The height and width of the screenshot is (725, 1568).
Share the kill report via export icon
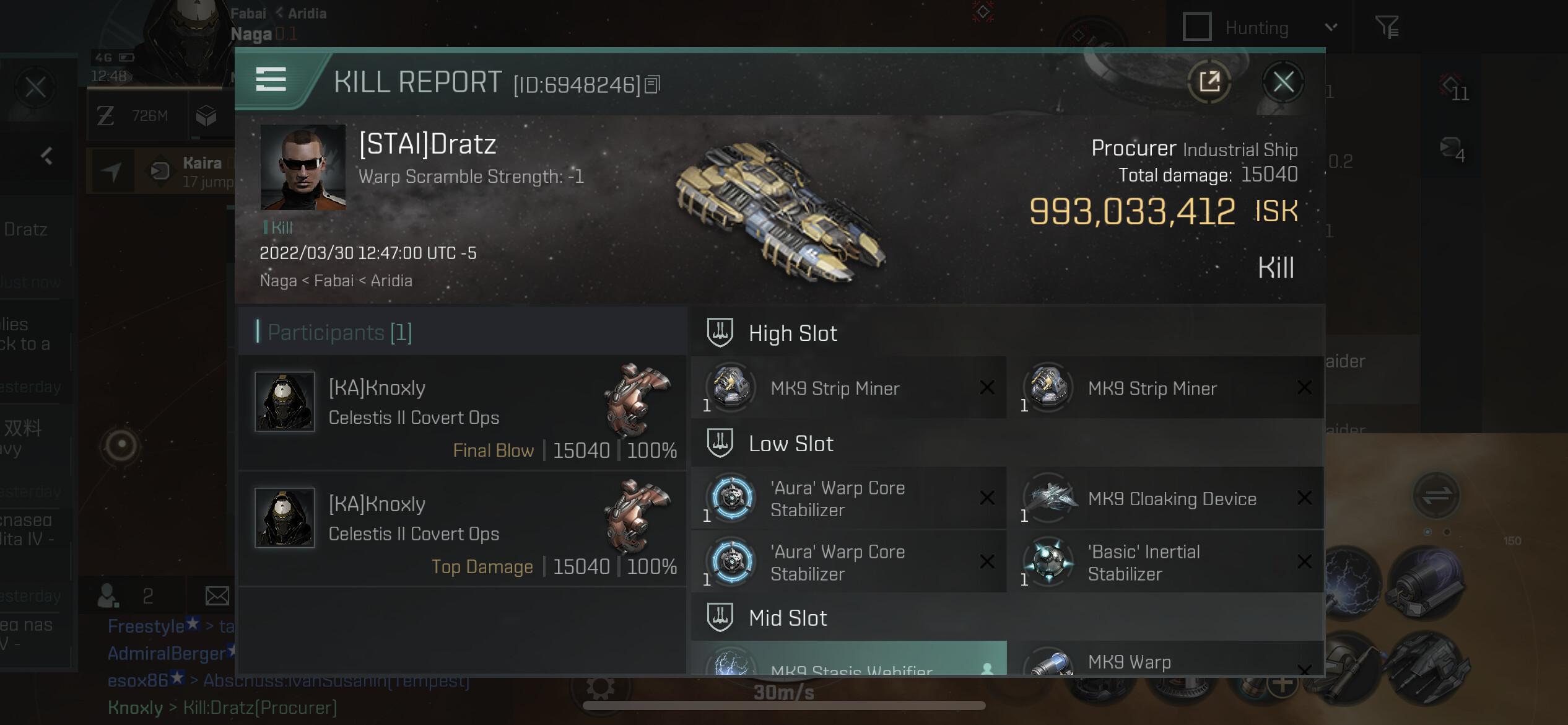[x=1209, y=82]
